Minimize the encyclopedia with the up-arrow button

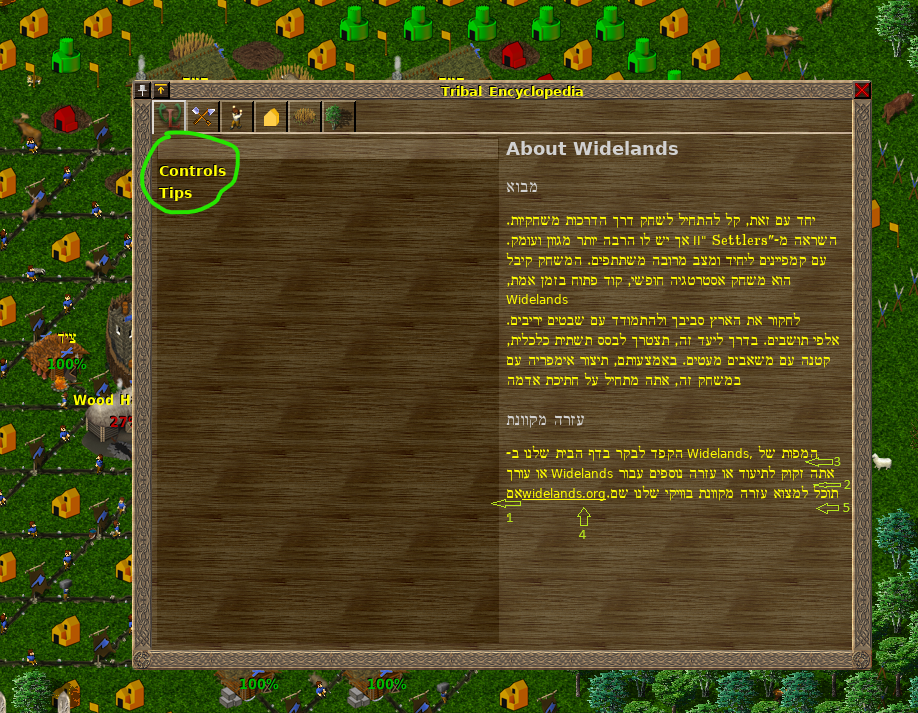(x=160, y=90)
